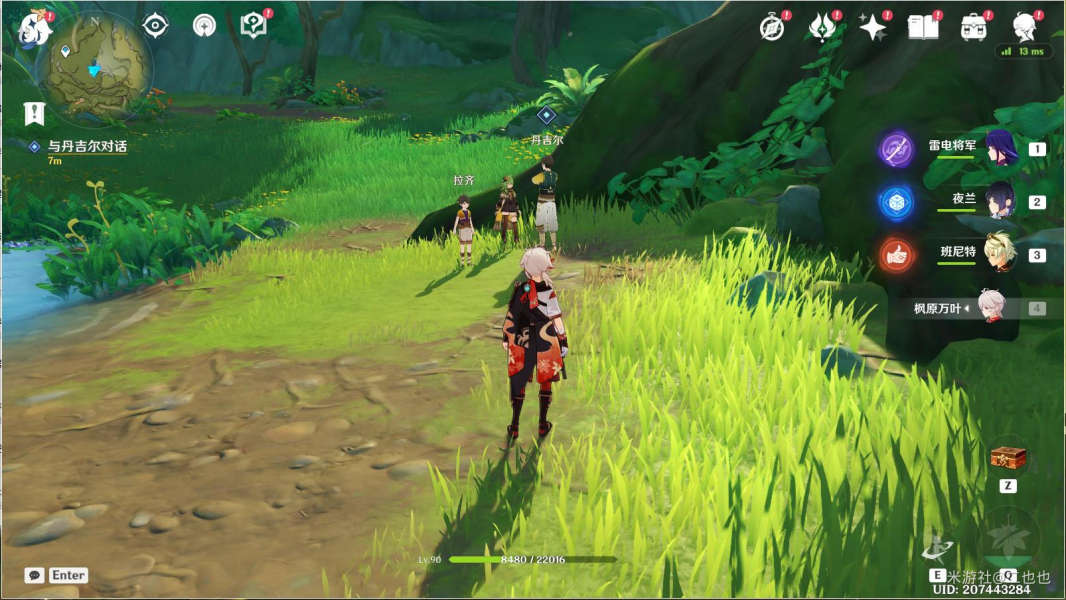Use the treasure chest gadget
Screen dimensions: 1066x600
[x=1008, y=459]
